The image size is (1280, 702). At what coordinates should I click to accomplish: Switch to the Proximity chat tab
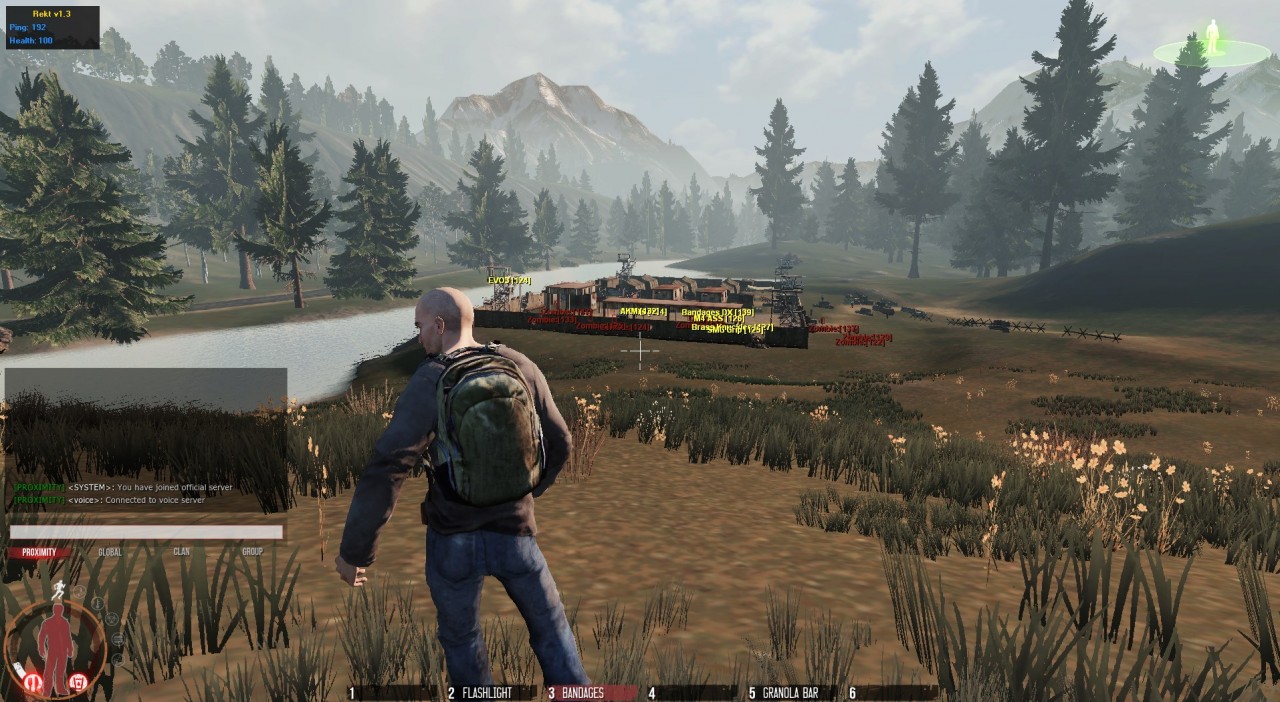coord(40,552)
